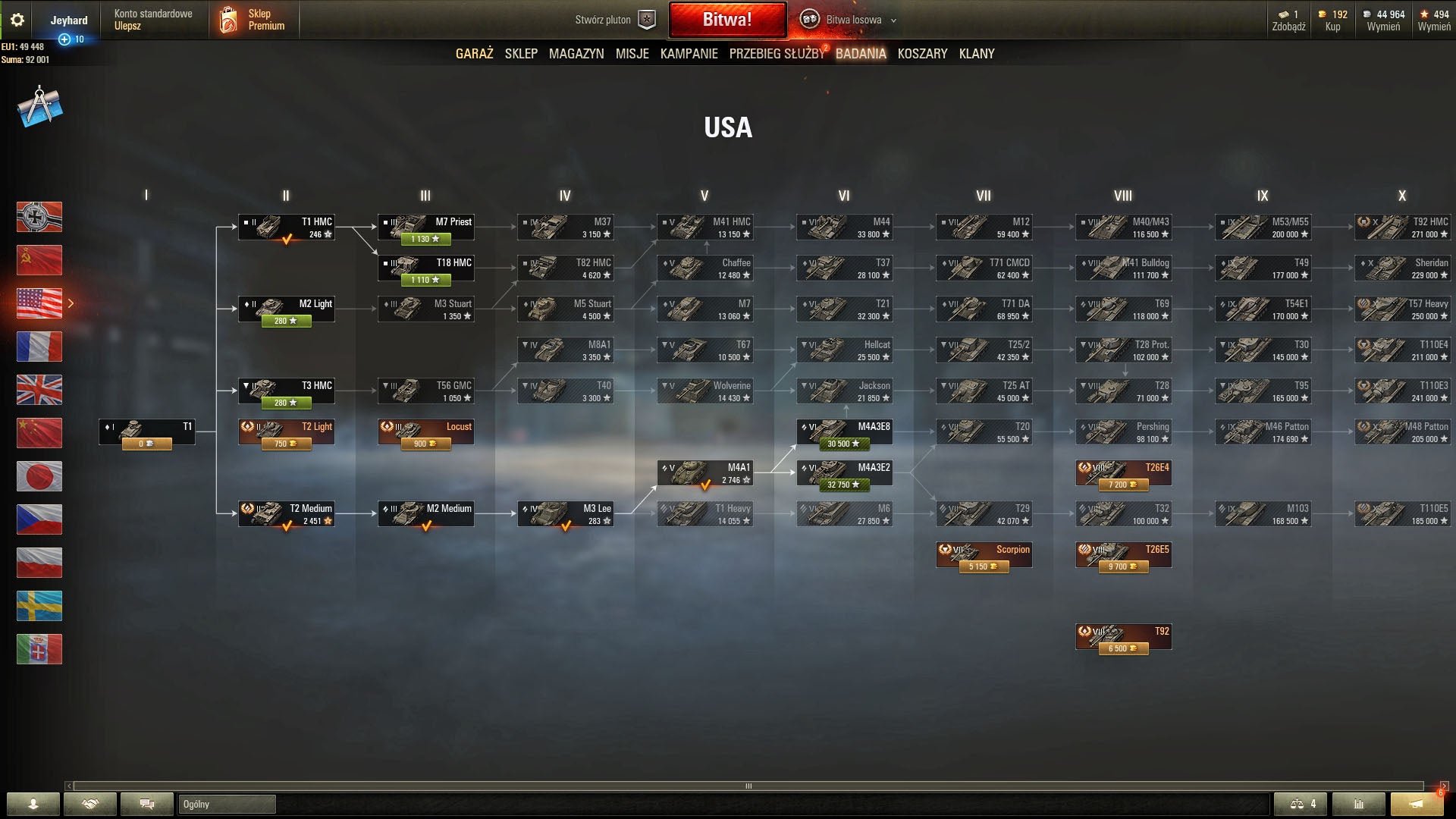Select the M3 Lee tank node
The image size is (1456, 819).
tap(565, 514)
